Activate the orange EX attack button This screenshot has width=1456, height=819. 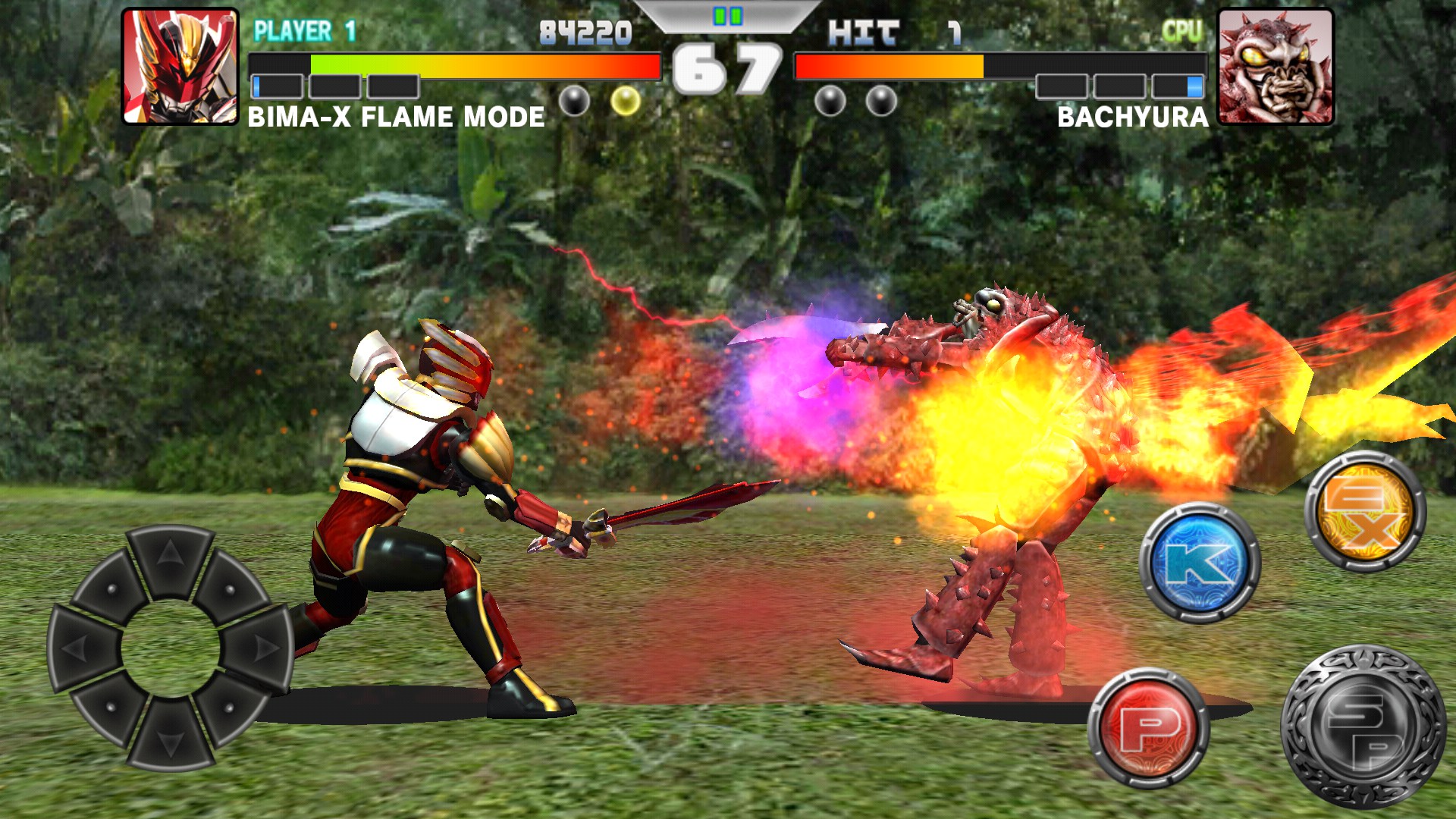tap(1365, 510)
